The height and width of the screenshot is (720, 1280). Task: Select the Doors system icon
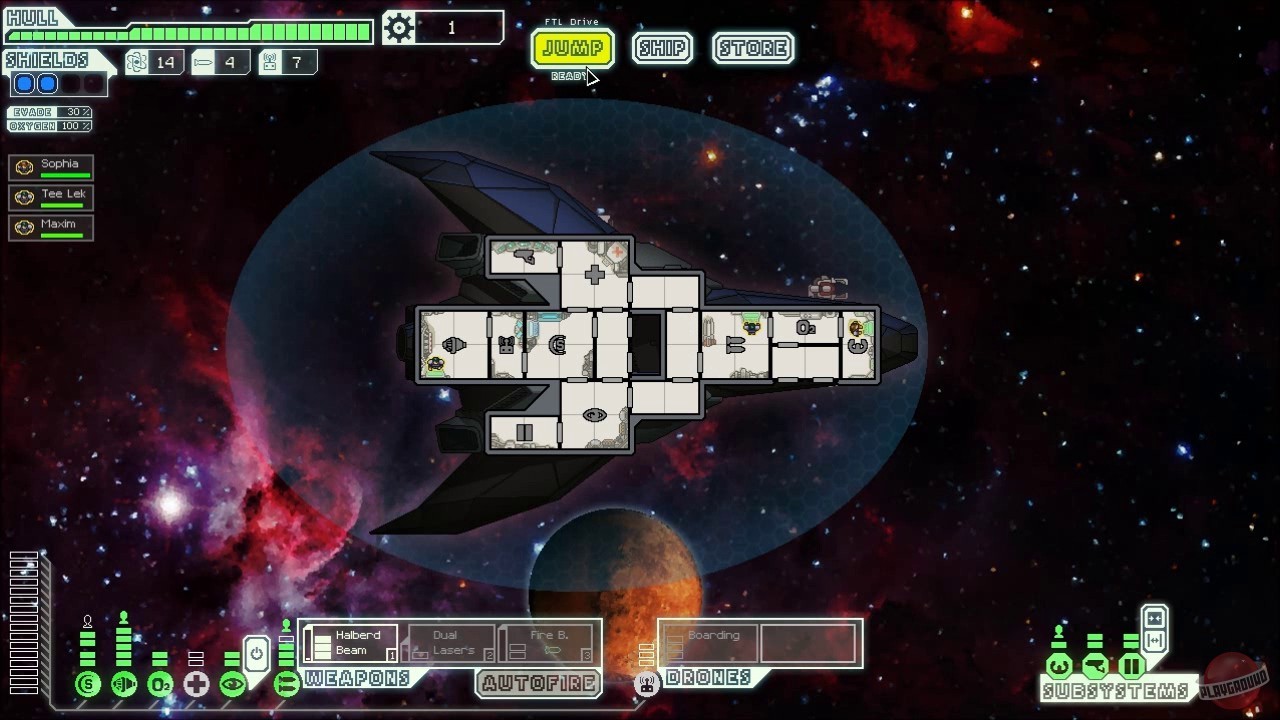[x=1130, y=666]
